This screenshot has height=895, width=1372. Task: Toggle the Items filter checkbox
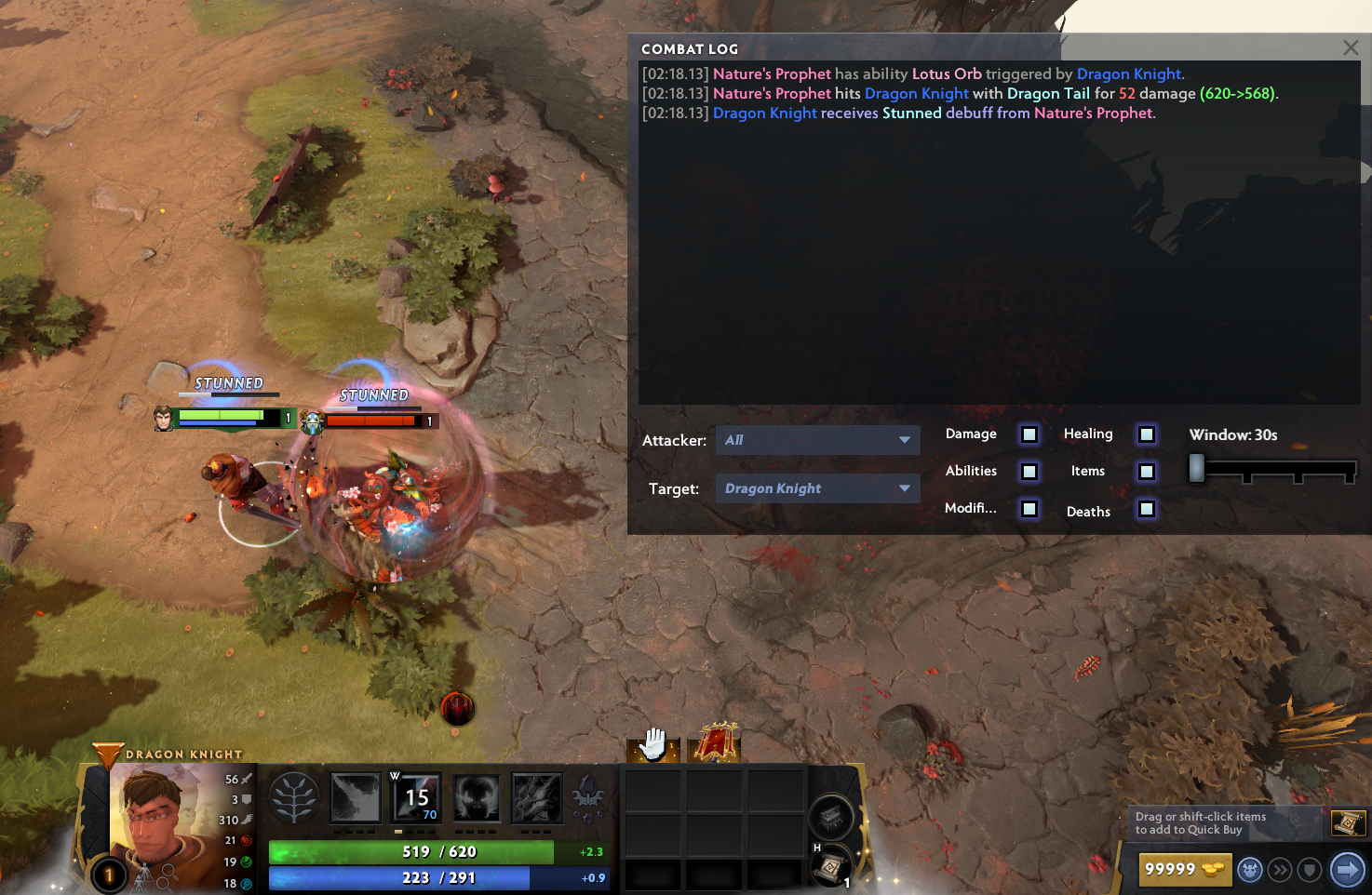(1147, 472)
